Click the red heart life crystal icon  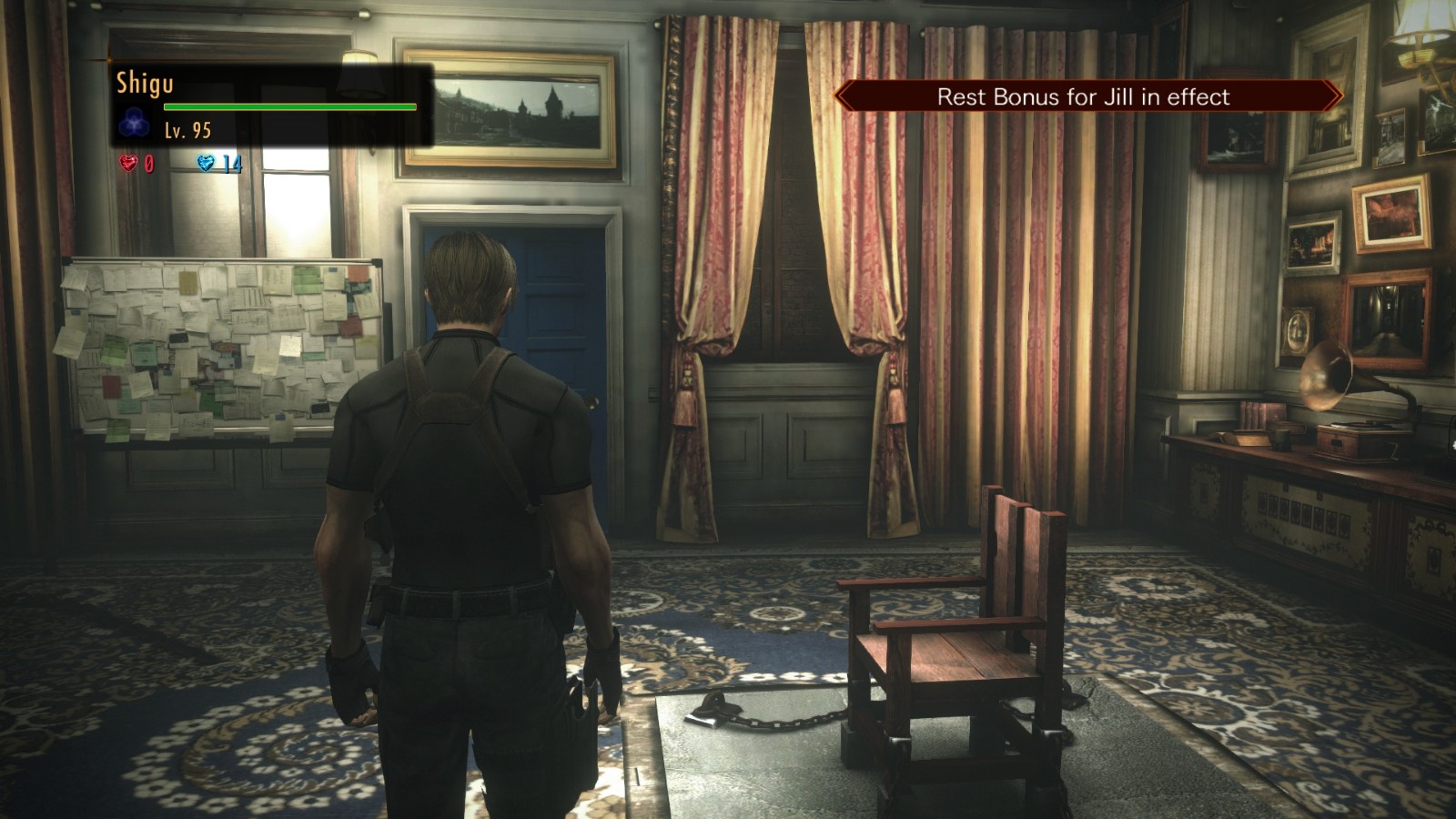[x=128, y=163]
